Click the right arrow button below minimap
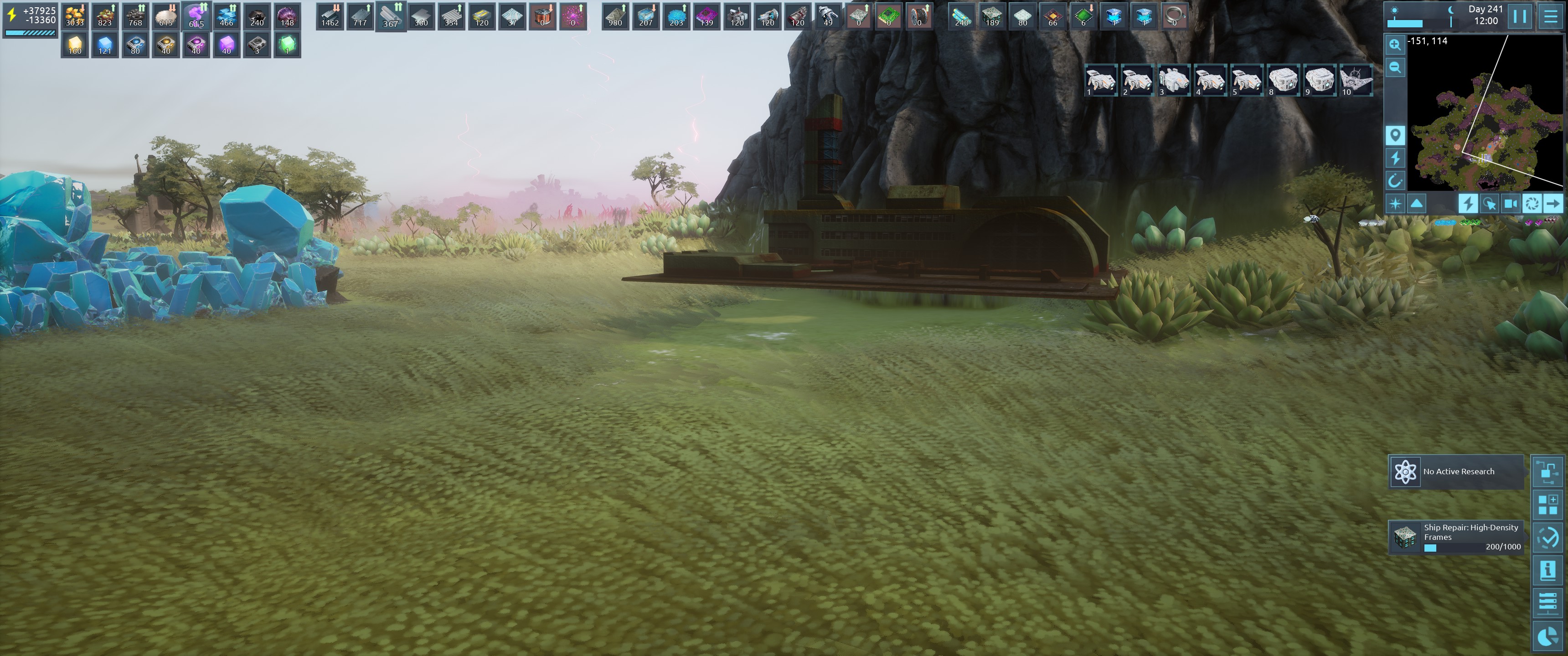This screenshot has height=656, width=1568. pos(1553,203)
